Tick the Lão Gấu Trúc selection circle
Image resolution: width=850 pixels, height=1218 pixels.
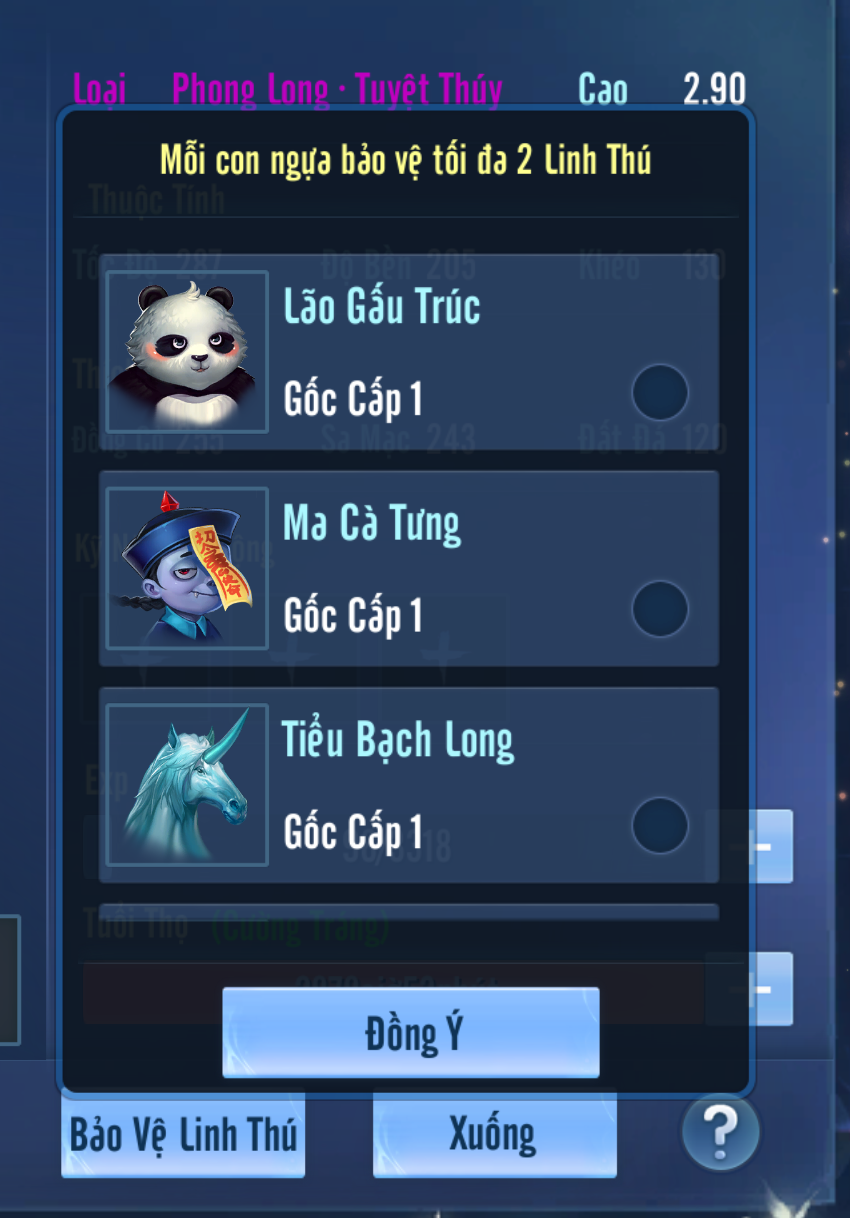tap(660, 392)
